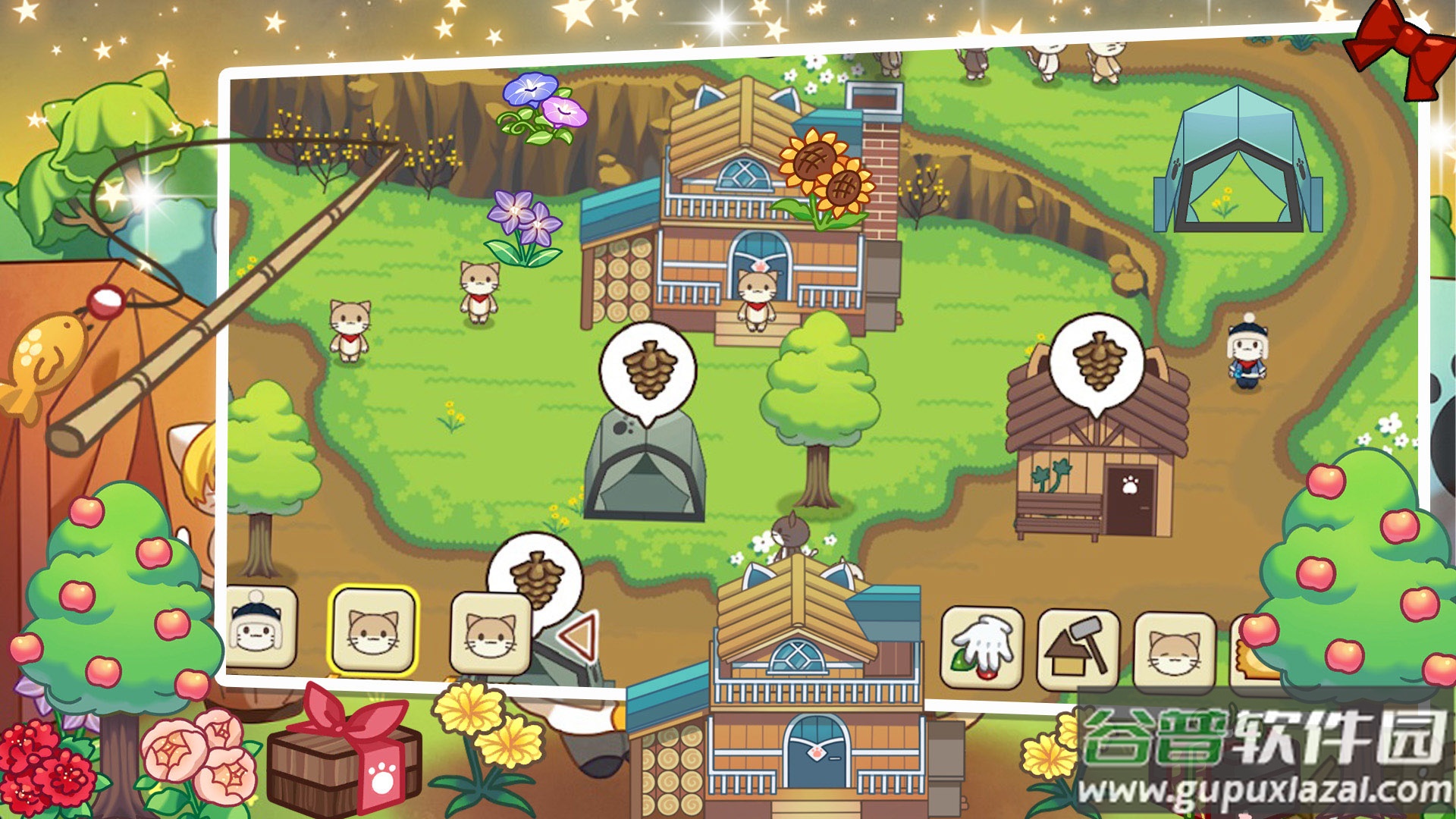Screen dimensions: 1456x819
Task: Open the cat face button beside the hammer
Action: point(1174,652)
